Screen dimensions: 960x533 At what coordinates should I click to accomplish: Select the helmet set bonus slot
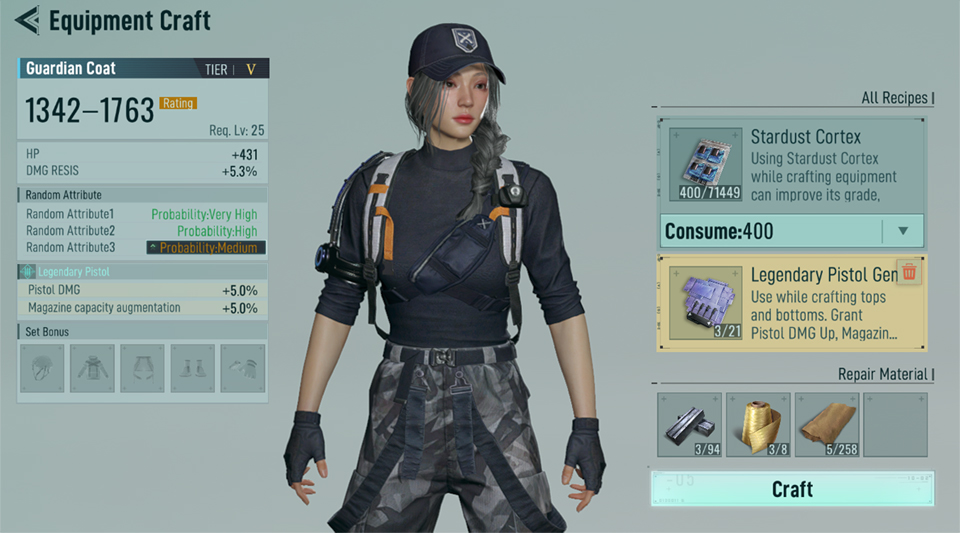[42, 368]
